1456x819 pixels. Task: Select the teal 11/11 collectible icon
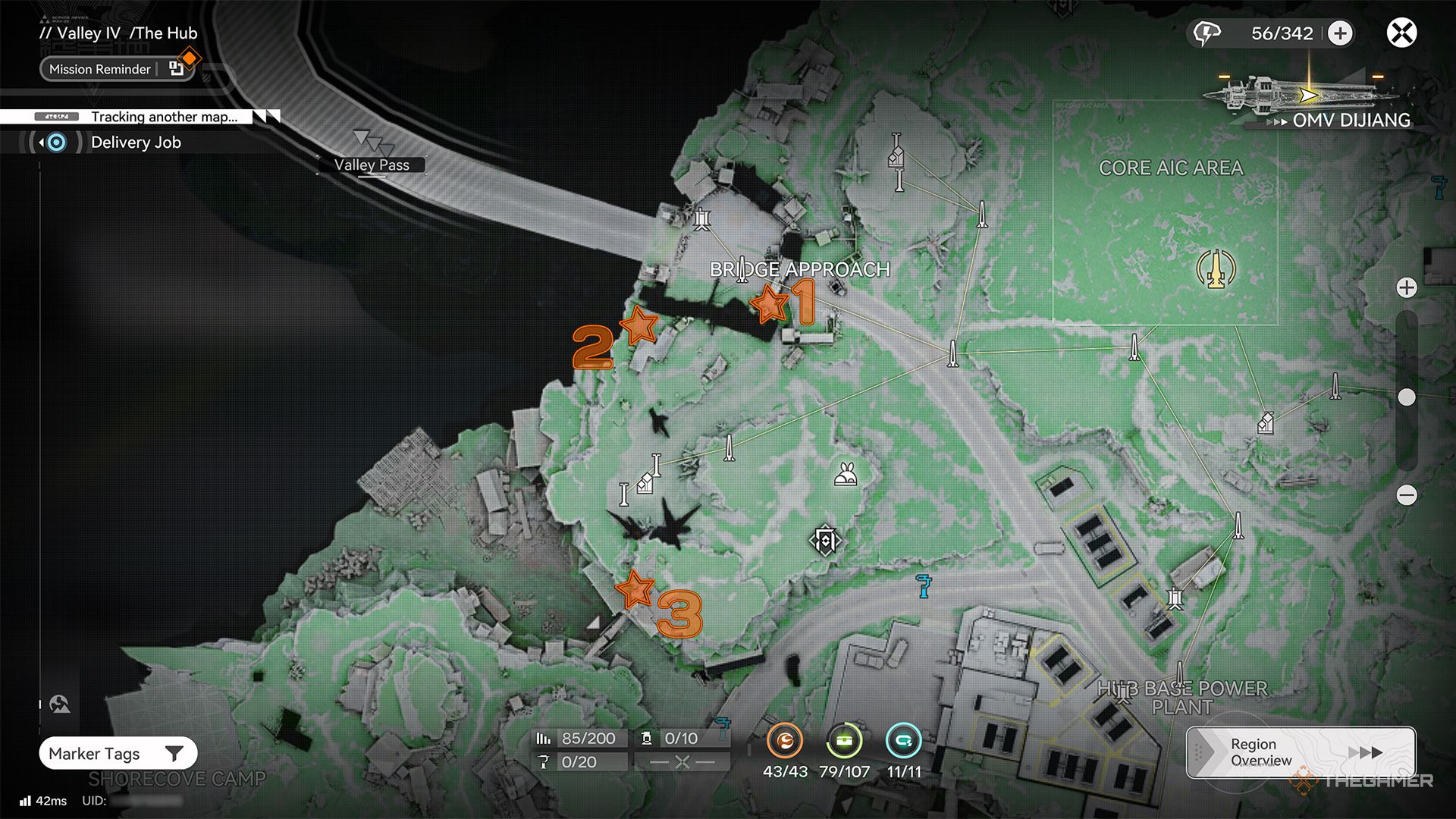[903, 741]
